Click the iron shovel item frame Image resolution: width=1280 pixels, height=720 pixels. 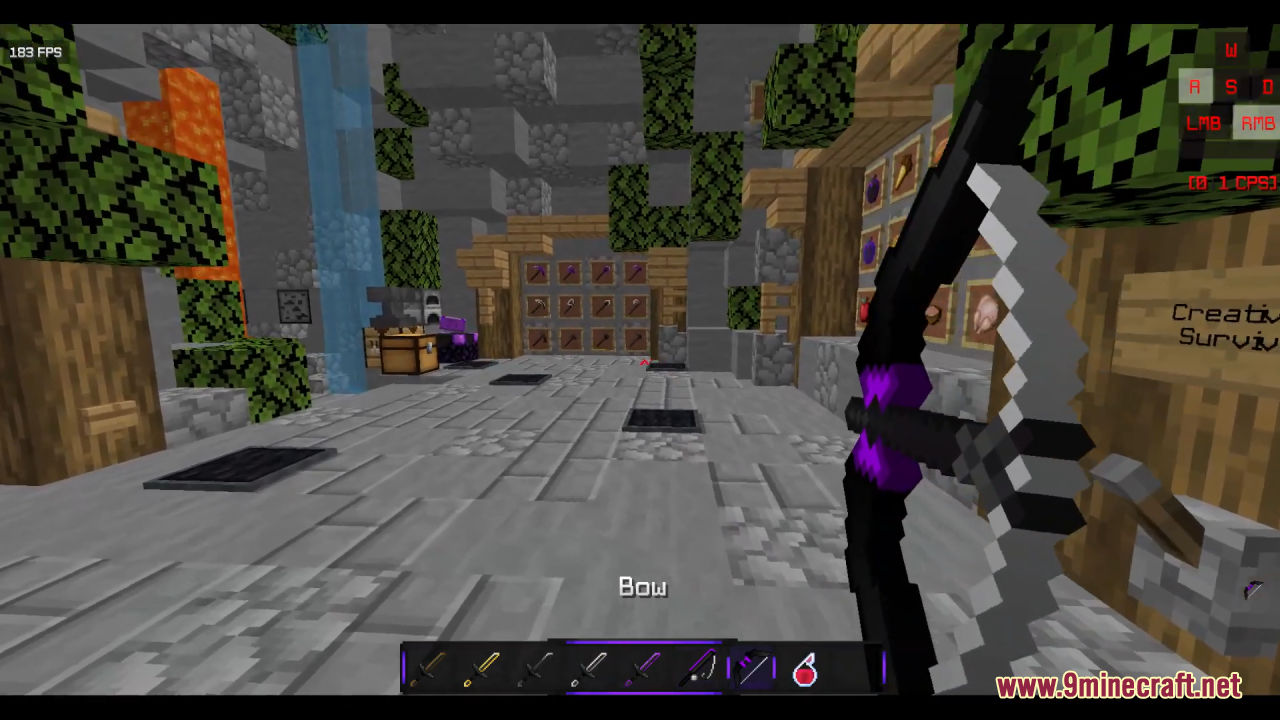[x=602, y=307]
